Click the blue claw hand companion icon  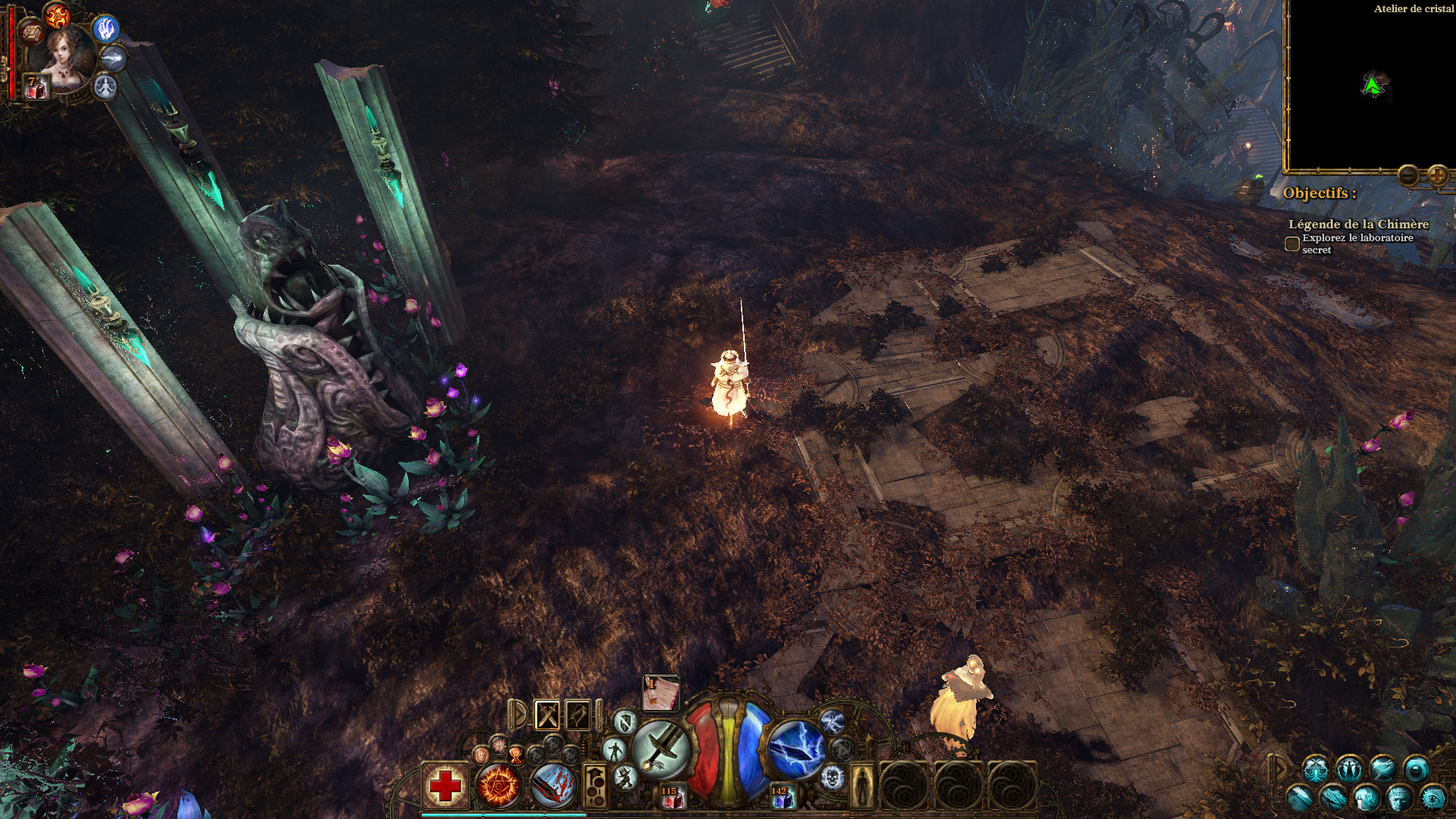(106, 29)
